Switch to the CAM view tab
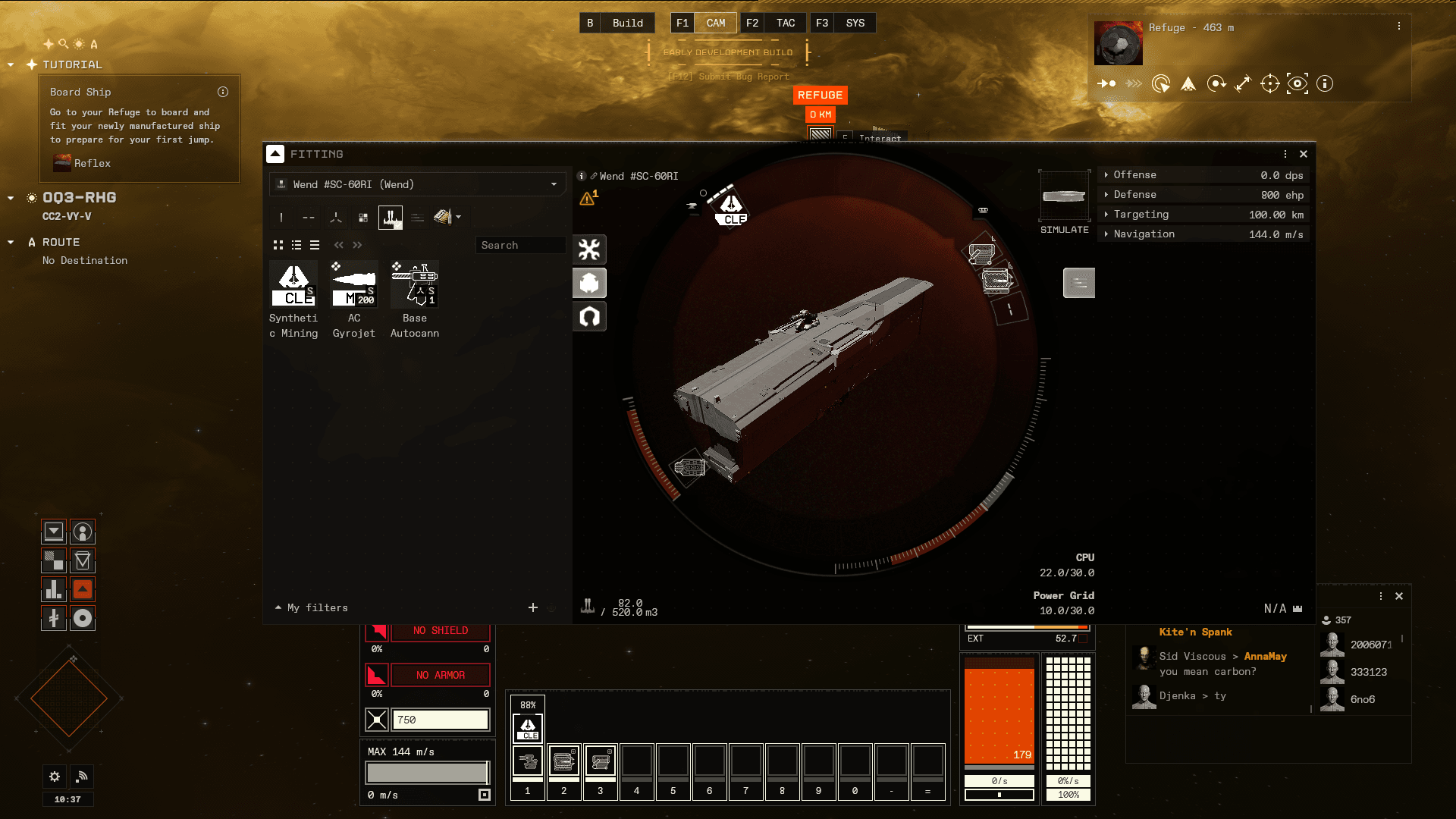Screen dimensions: 1456x819 coord(715,23)
